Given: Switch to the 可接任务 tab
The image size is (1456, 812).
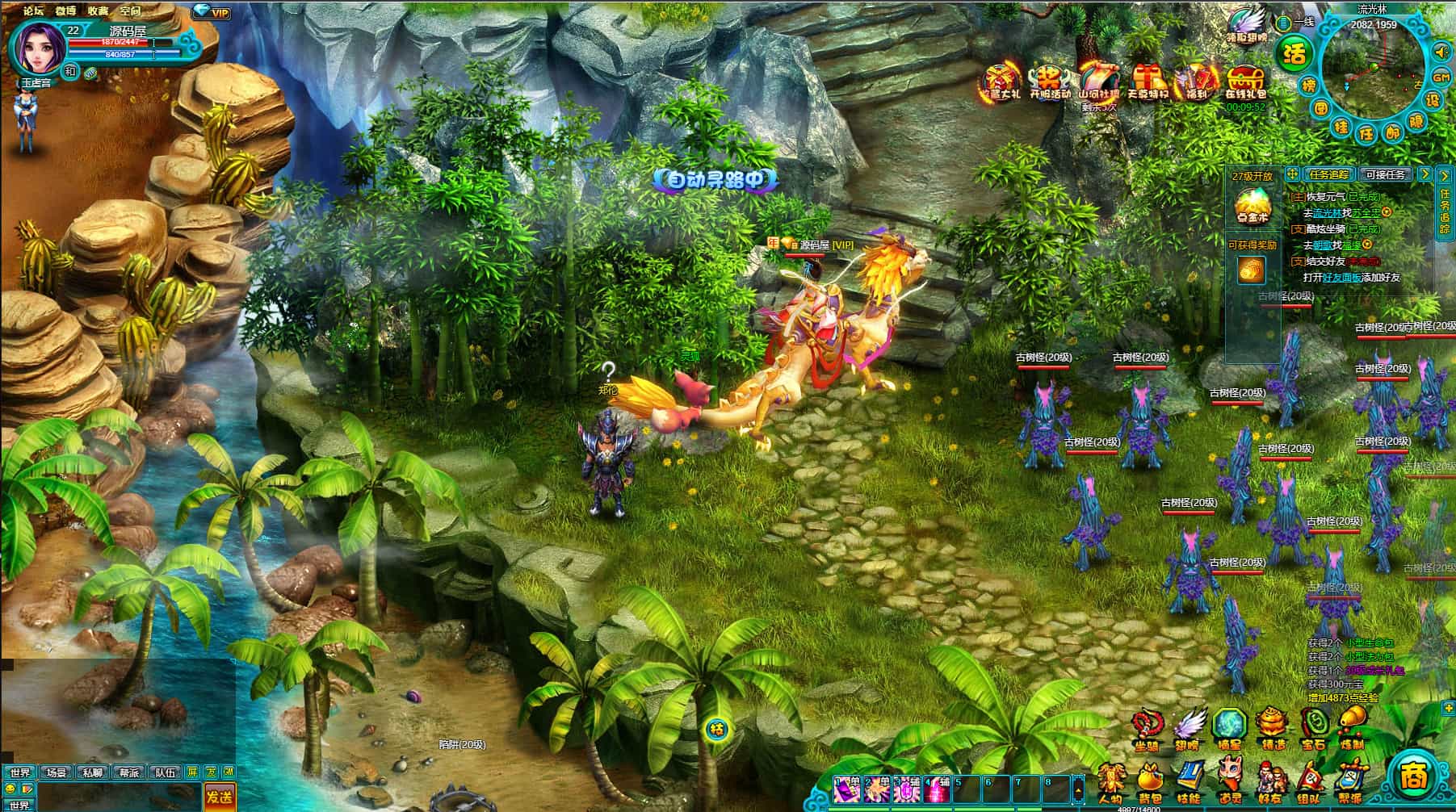Looking at the screenshot, I should (1386, 174).
